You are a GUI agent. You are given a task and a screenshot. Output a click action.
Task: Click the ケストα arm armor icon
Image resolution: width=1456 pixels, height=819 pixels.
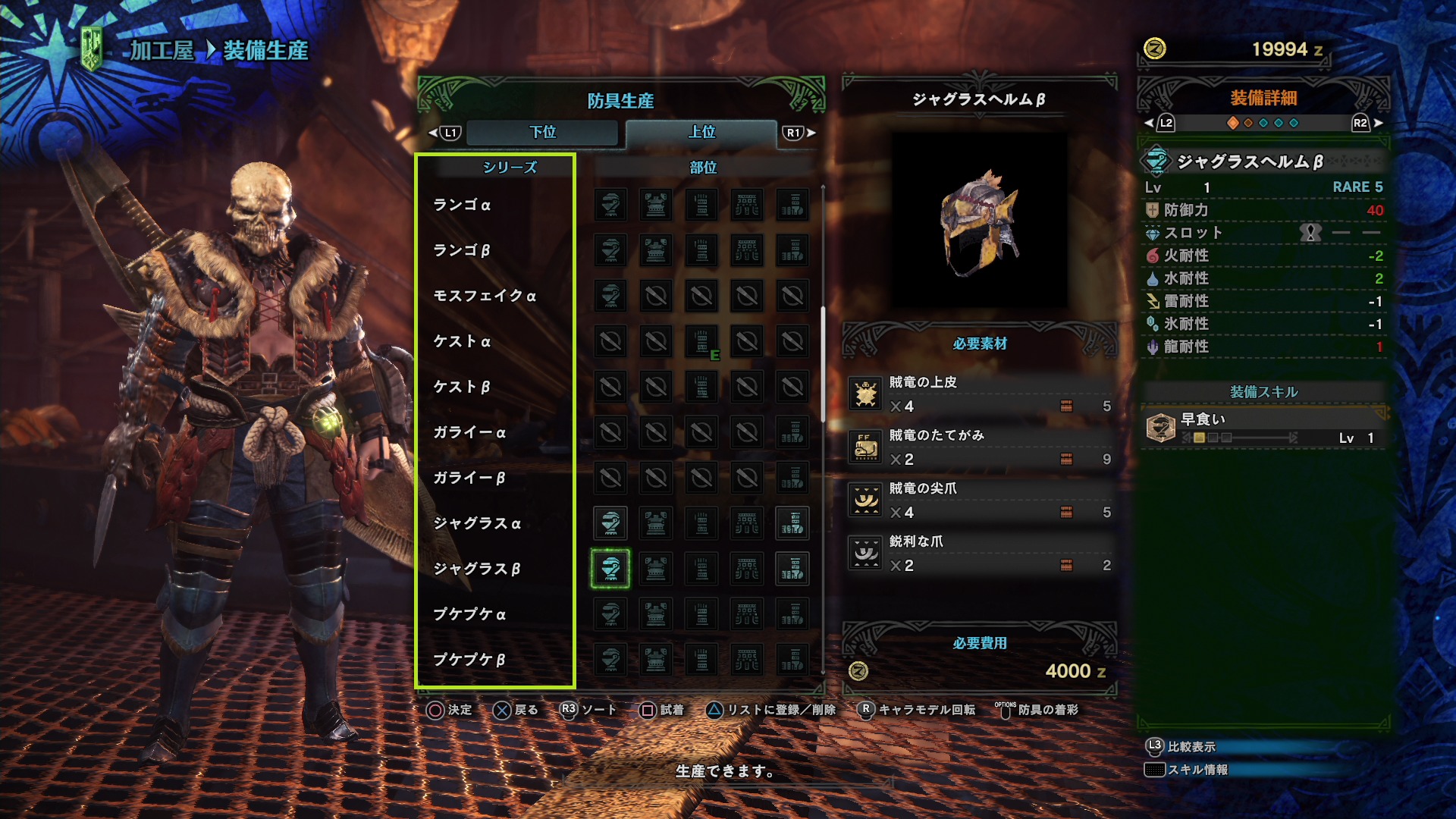coord(701,341)
